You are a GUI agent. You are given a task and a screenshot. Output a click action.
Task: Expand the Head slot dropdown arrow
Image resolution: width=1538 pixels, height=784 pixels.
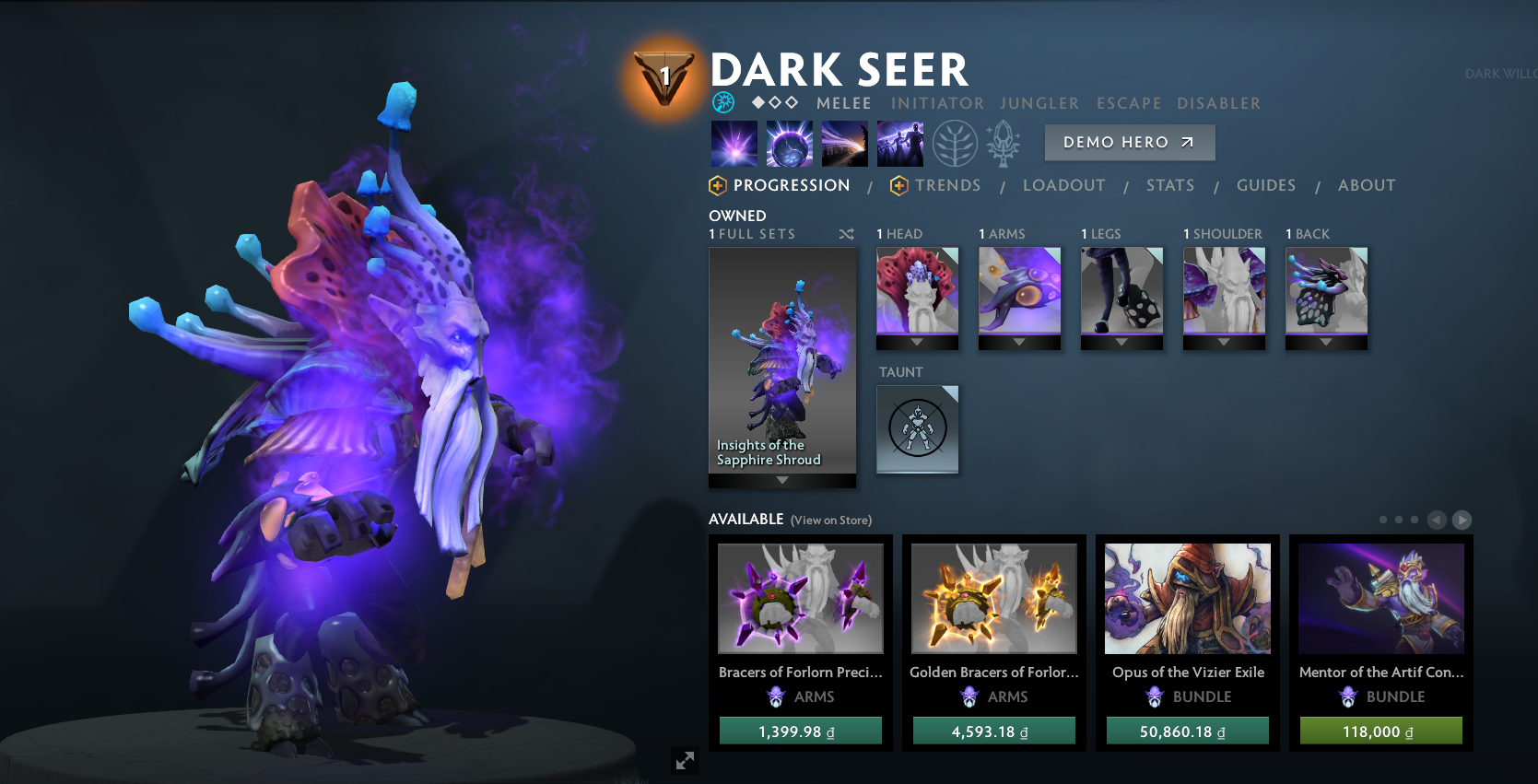[917, 341]
